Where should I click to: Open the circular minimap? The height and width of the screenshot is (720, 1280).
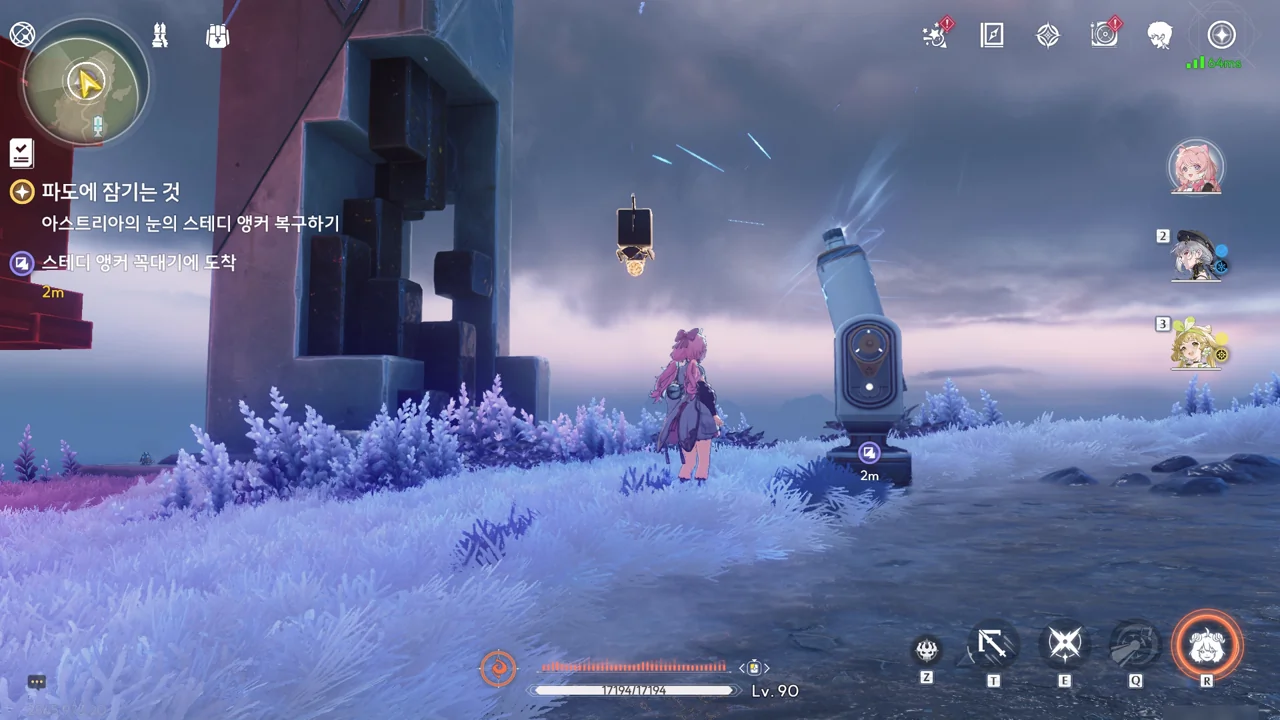[85, 82]
